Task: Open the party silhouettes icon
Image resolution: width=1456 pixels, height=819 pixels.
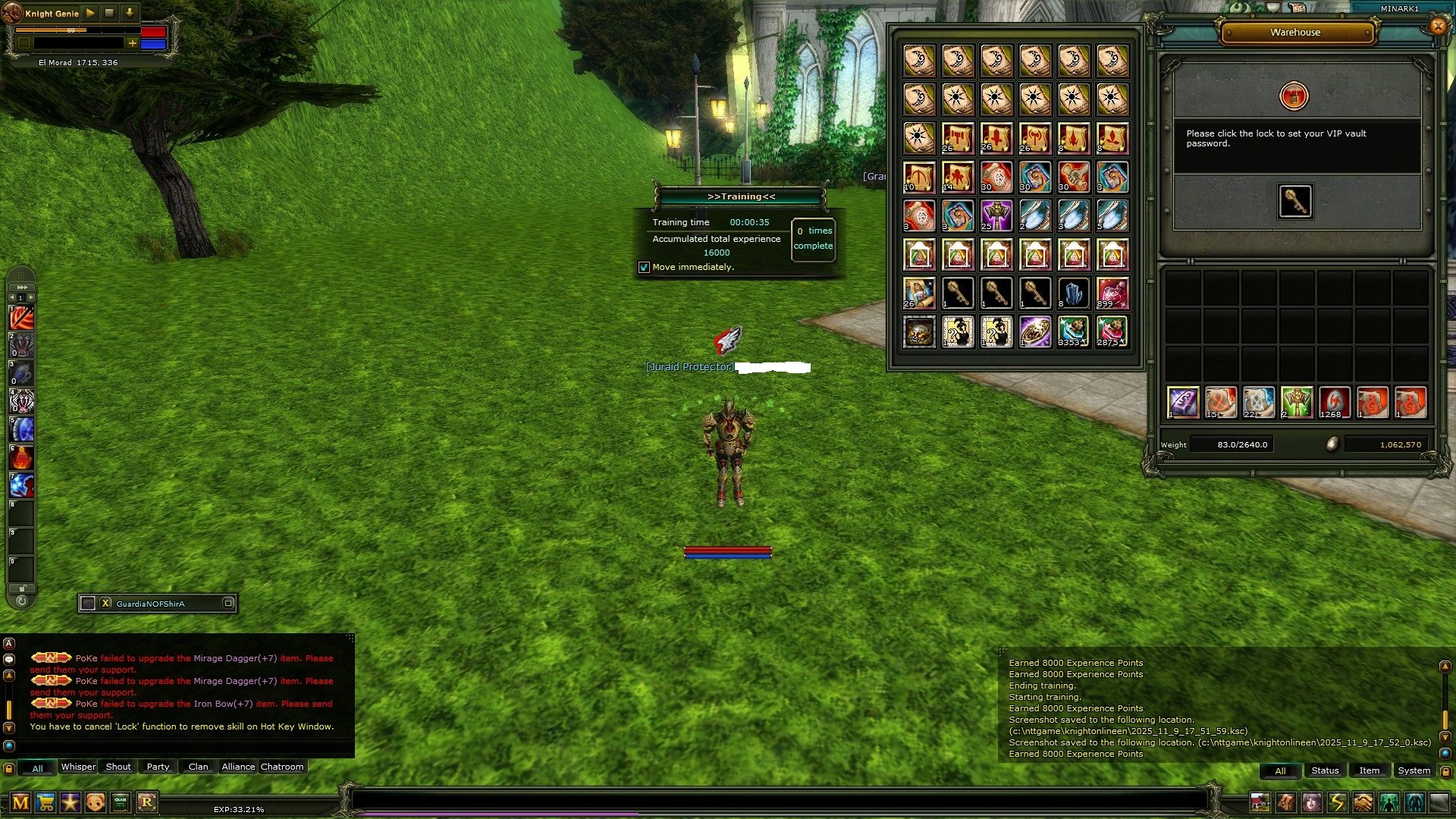Action: coord(1389,802)
